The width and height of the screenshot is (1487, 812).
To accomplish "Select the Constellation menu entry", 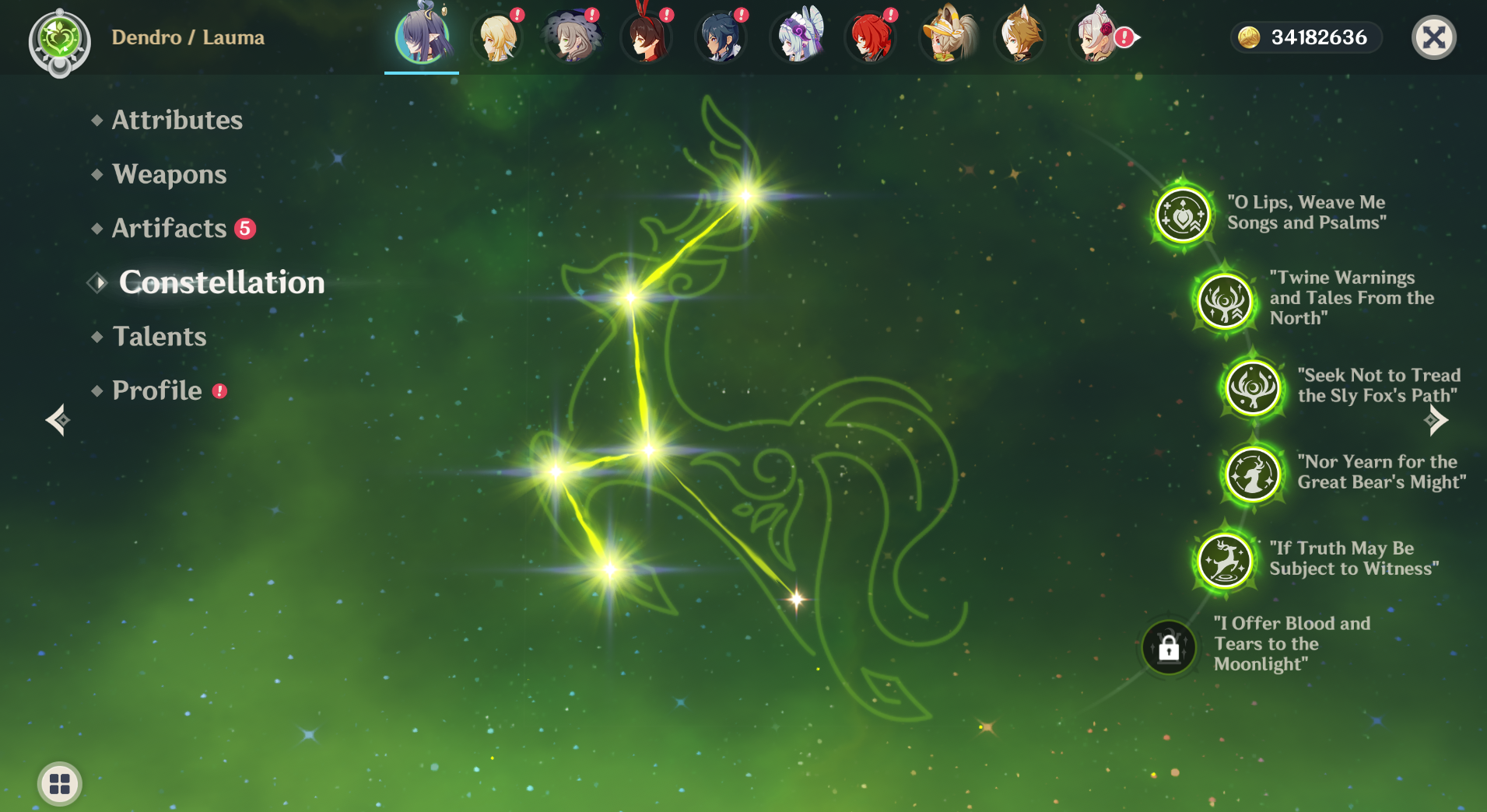I will [x=221, y=282].
